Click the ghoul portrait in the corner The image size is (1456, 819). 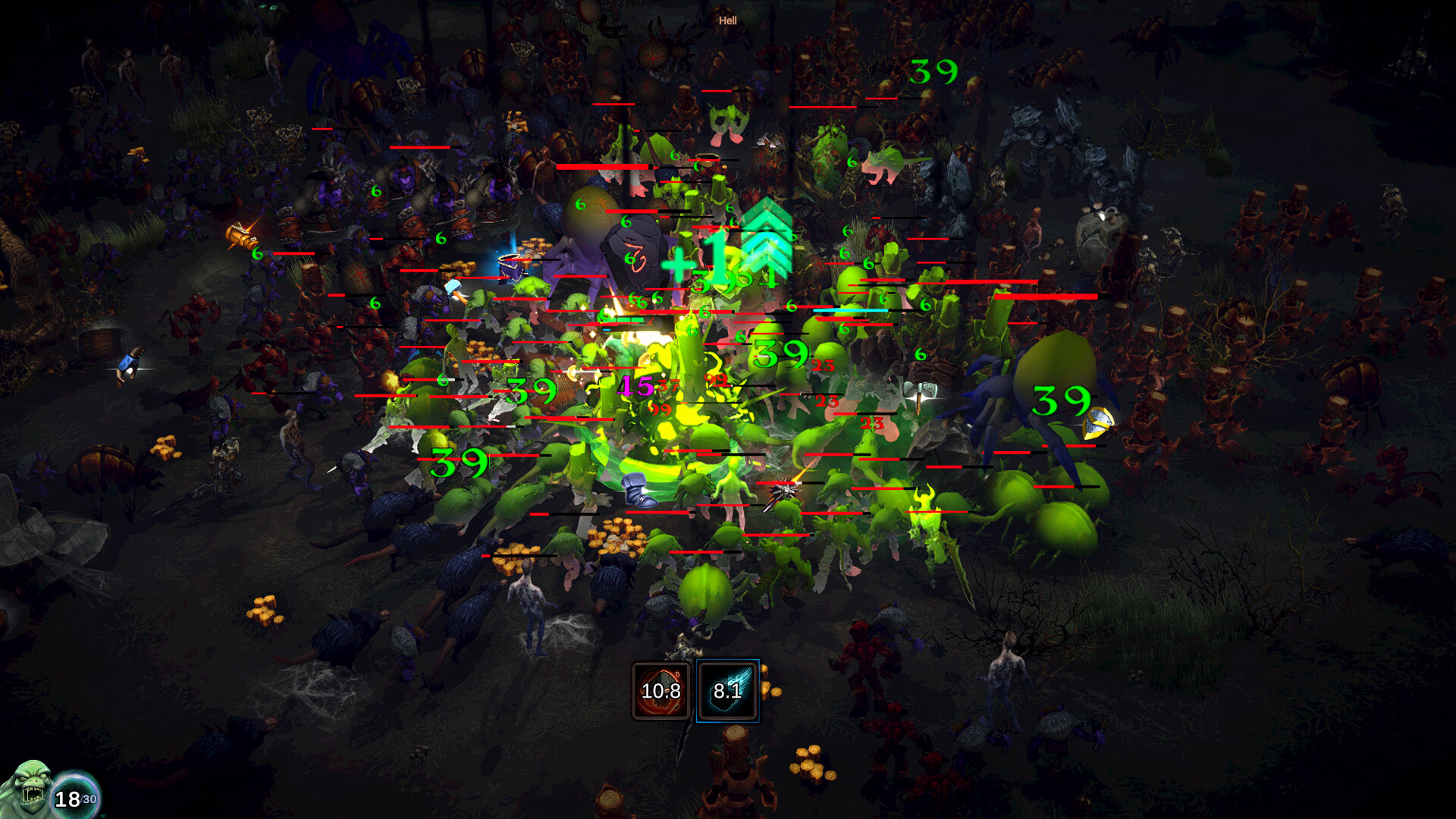[x=29, y=787]
